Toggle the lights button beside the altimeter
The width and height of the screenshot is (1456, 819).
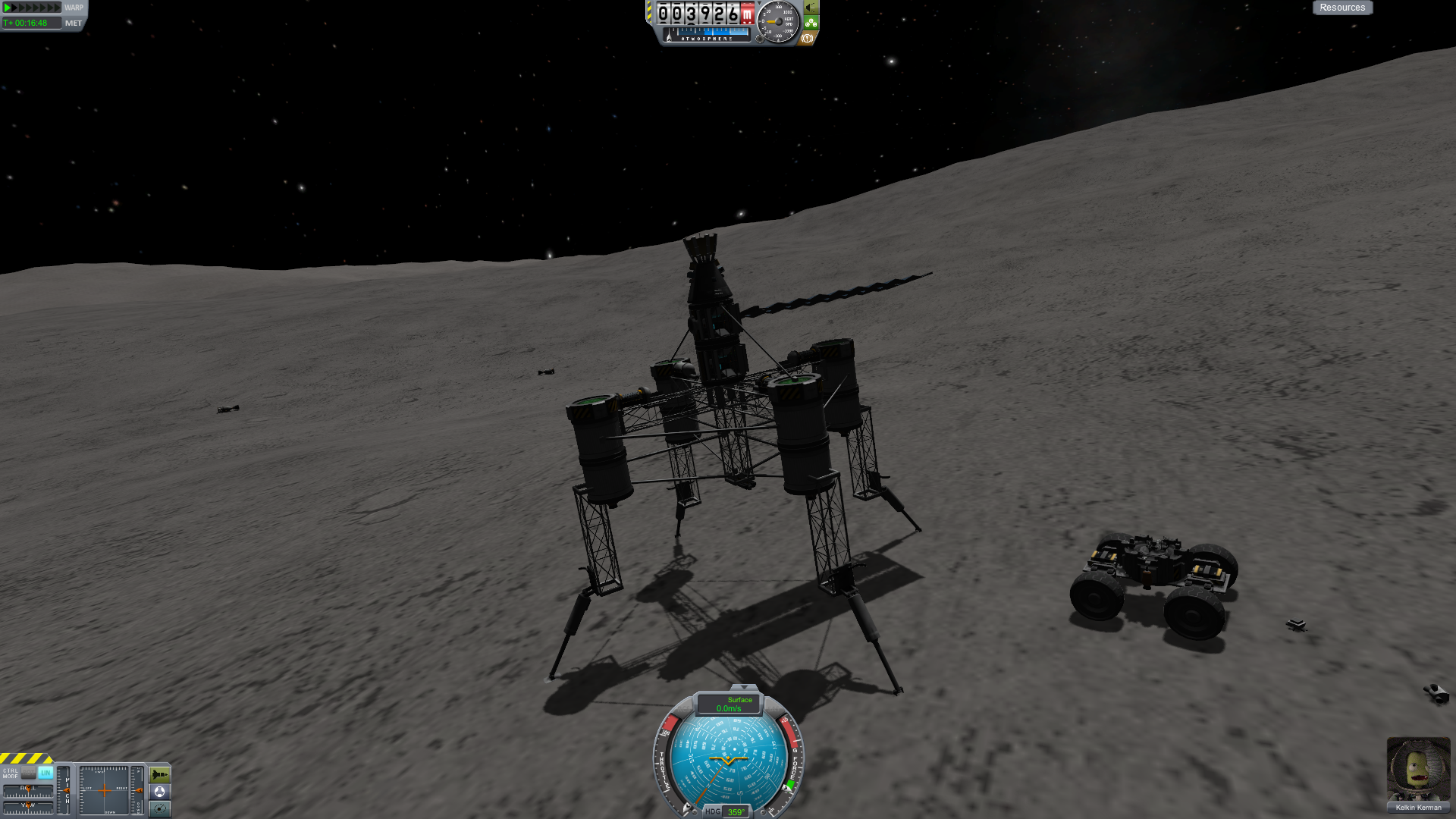click(x=811, y=8)
